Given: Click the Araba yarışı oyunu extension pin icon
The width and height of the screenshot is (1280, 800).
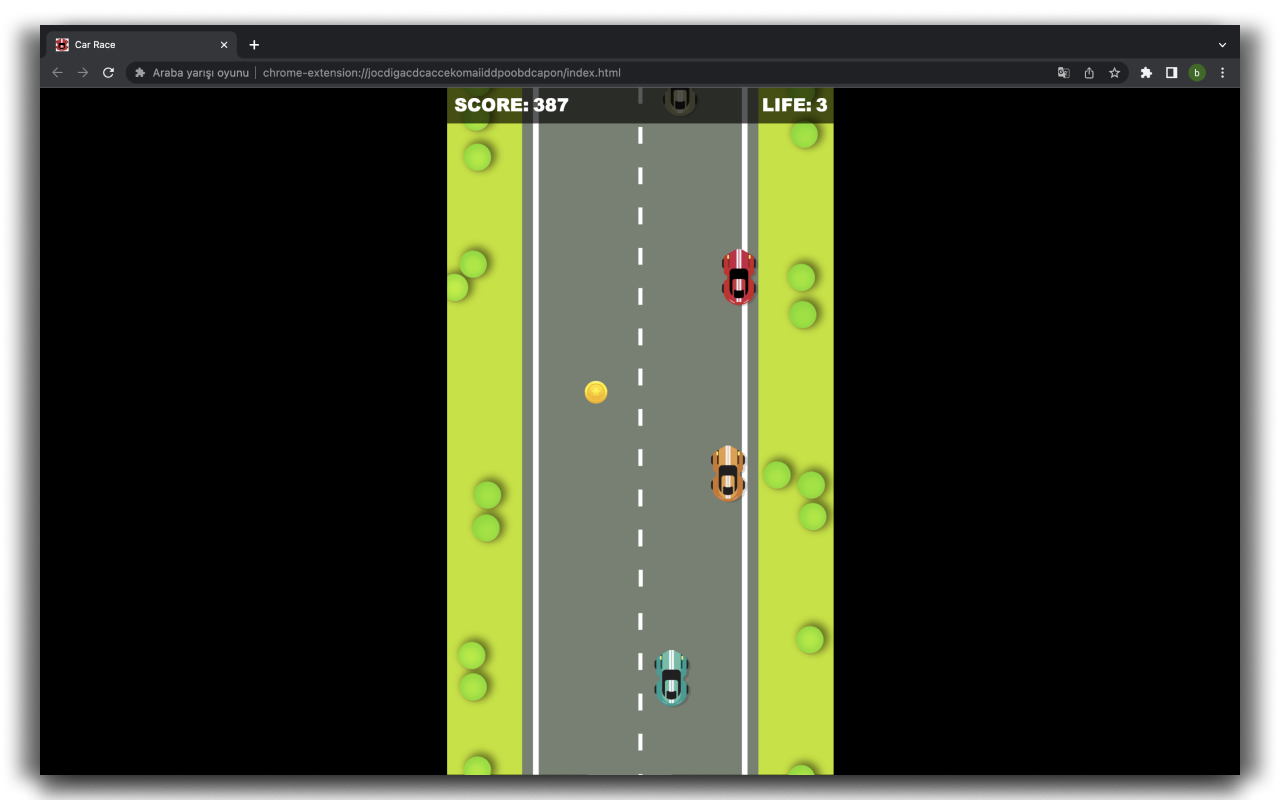Looking at the screenshot, I should (138, 72).
